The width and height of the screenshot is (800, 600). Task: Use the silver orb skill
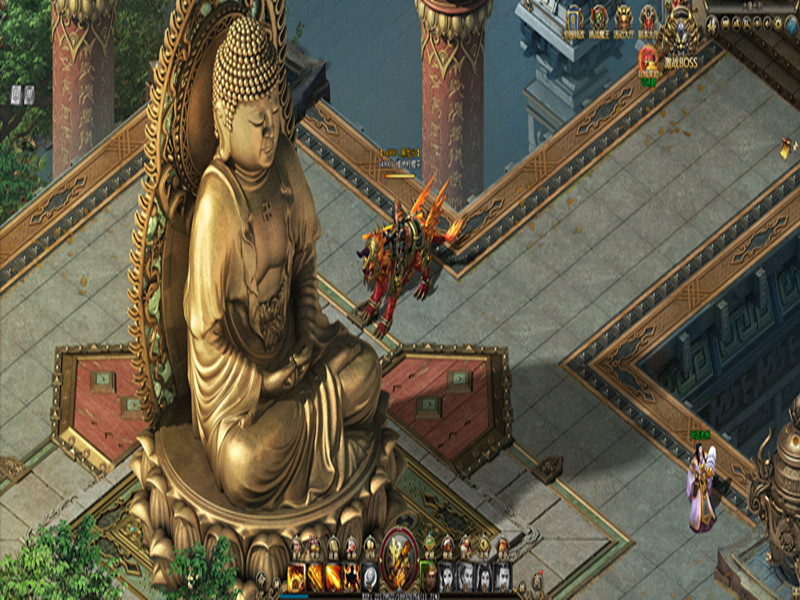click(370, 576)
